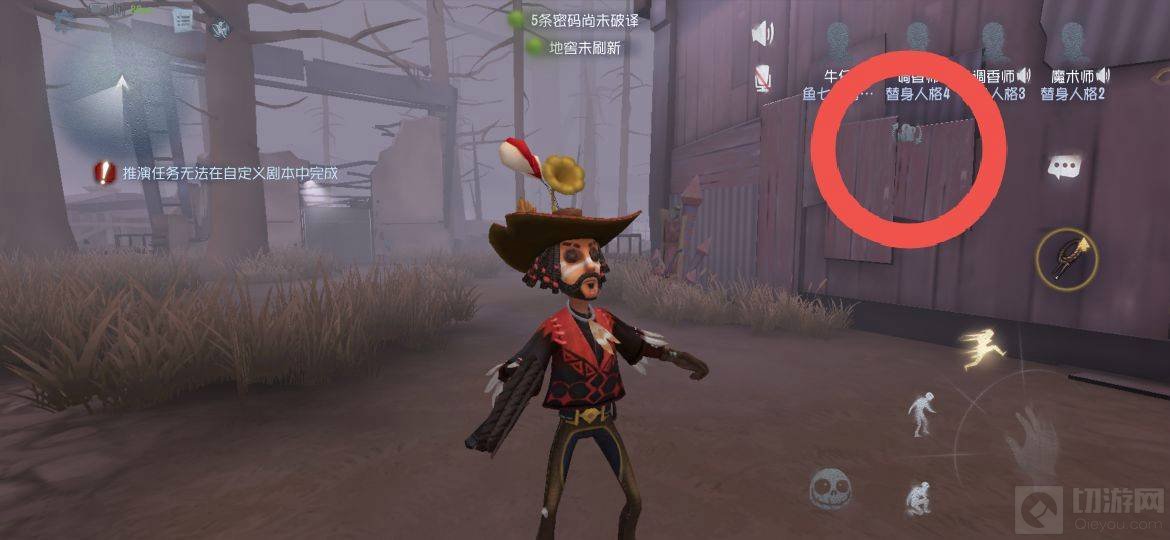Toggle the voice speaker icon

[763, 33]
